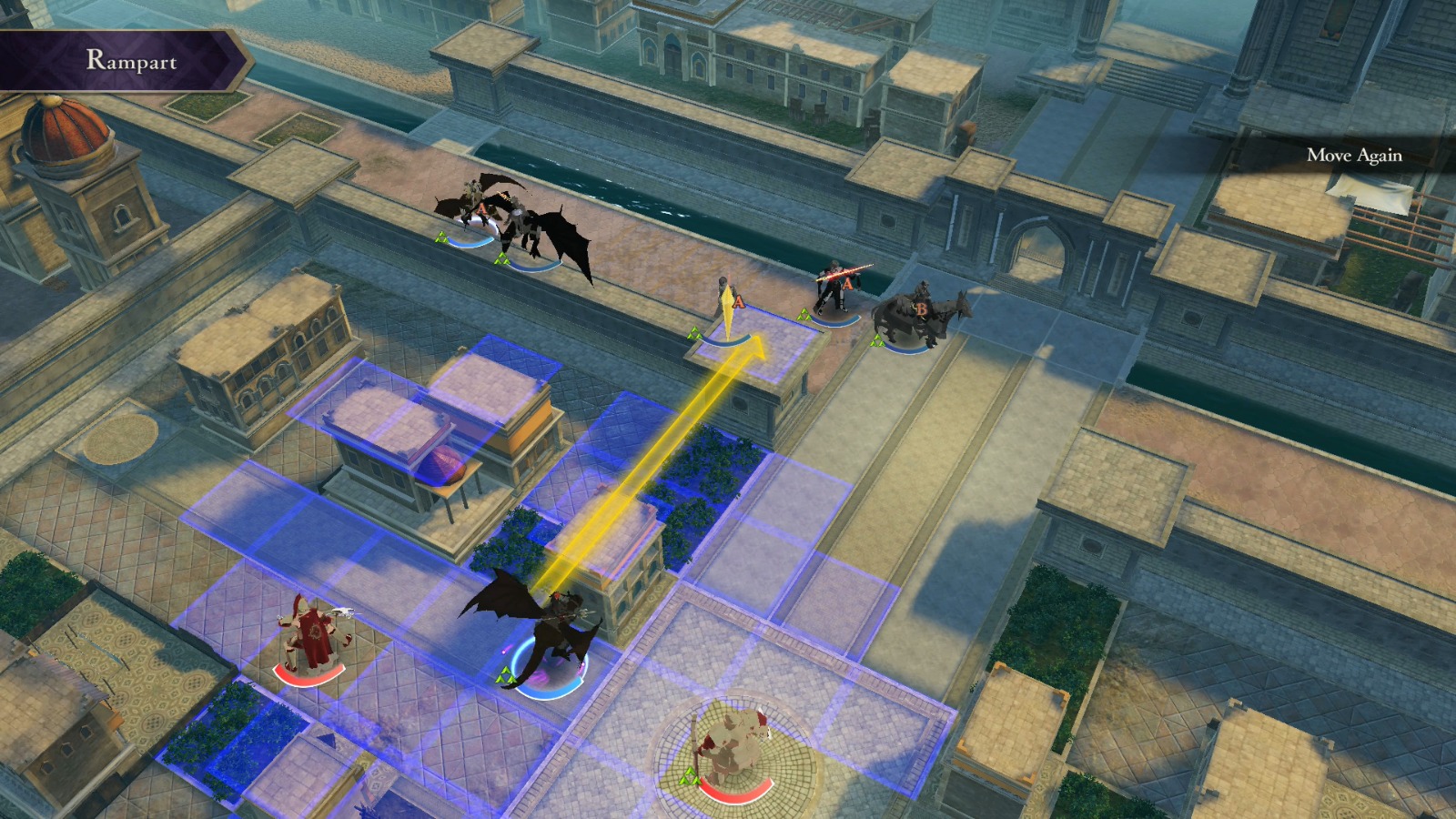Click the Rampart banner label
This screenshot has width=1456, height=819.
(132, 59)
